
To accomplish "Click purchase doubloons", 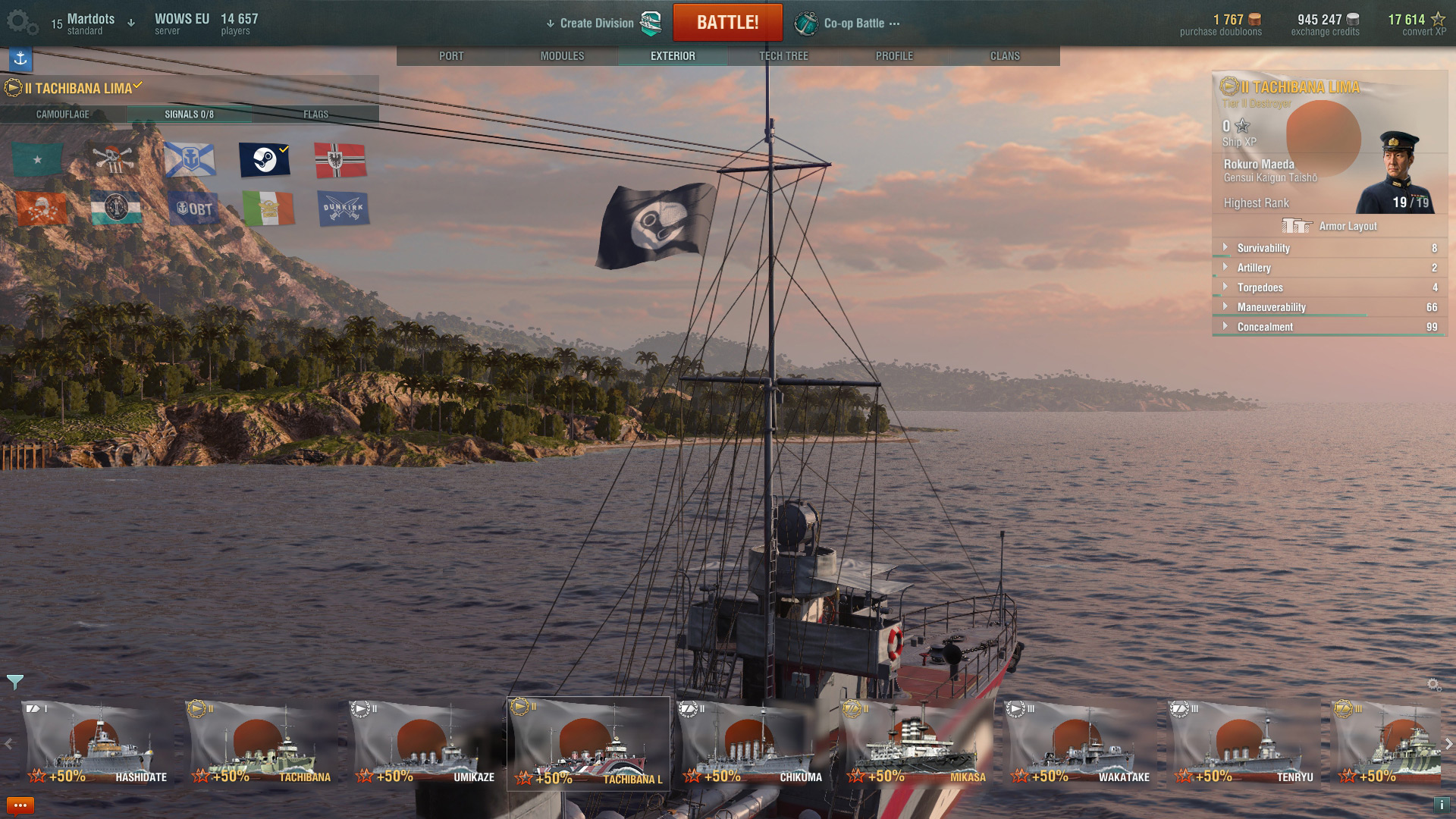I will (1221, 24).
